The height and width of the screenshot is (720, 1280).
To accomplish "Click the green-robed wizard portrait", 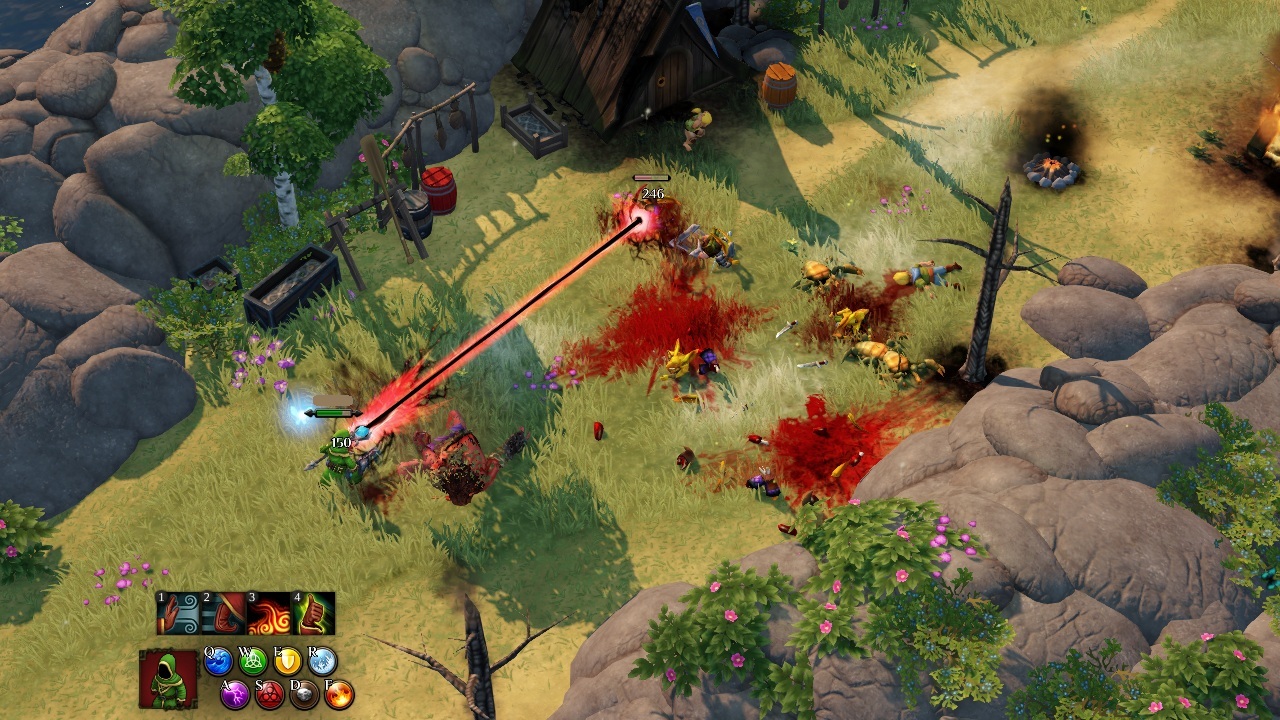I will pyautogui.click(x=168, y=679).
